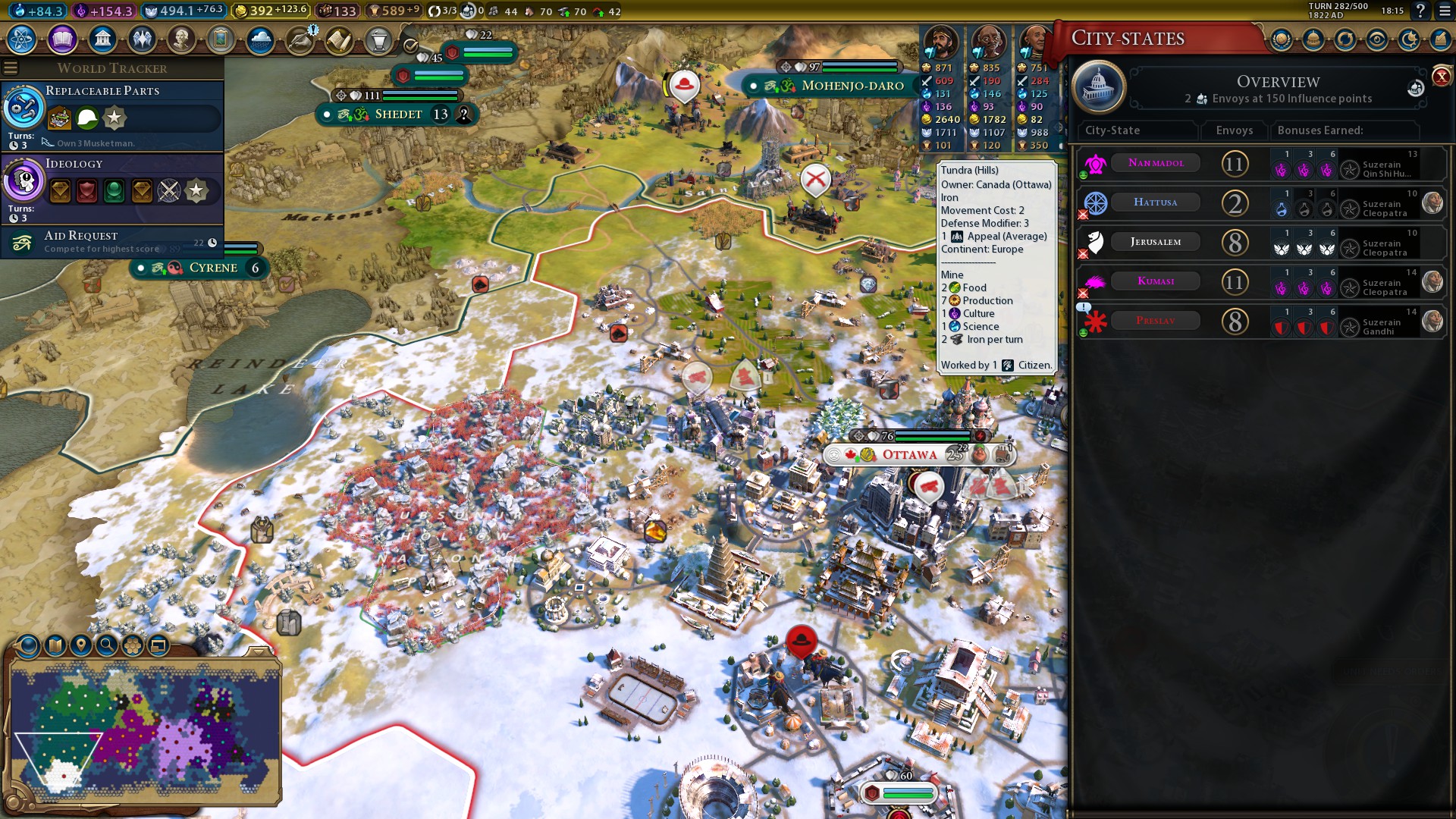Open the Civics tree book icon
Viewport: 1456px width, 819px height.
tap(62, 39)
